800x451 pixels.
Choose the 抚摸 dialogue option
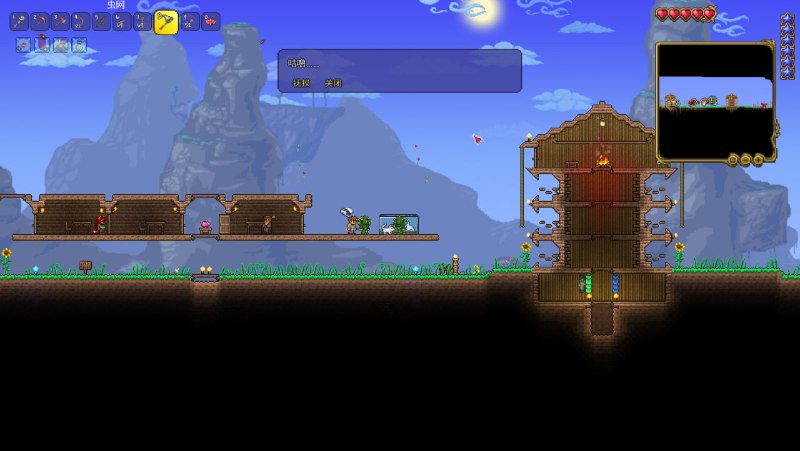click(x=301, y=83)
